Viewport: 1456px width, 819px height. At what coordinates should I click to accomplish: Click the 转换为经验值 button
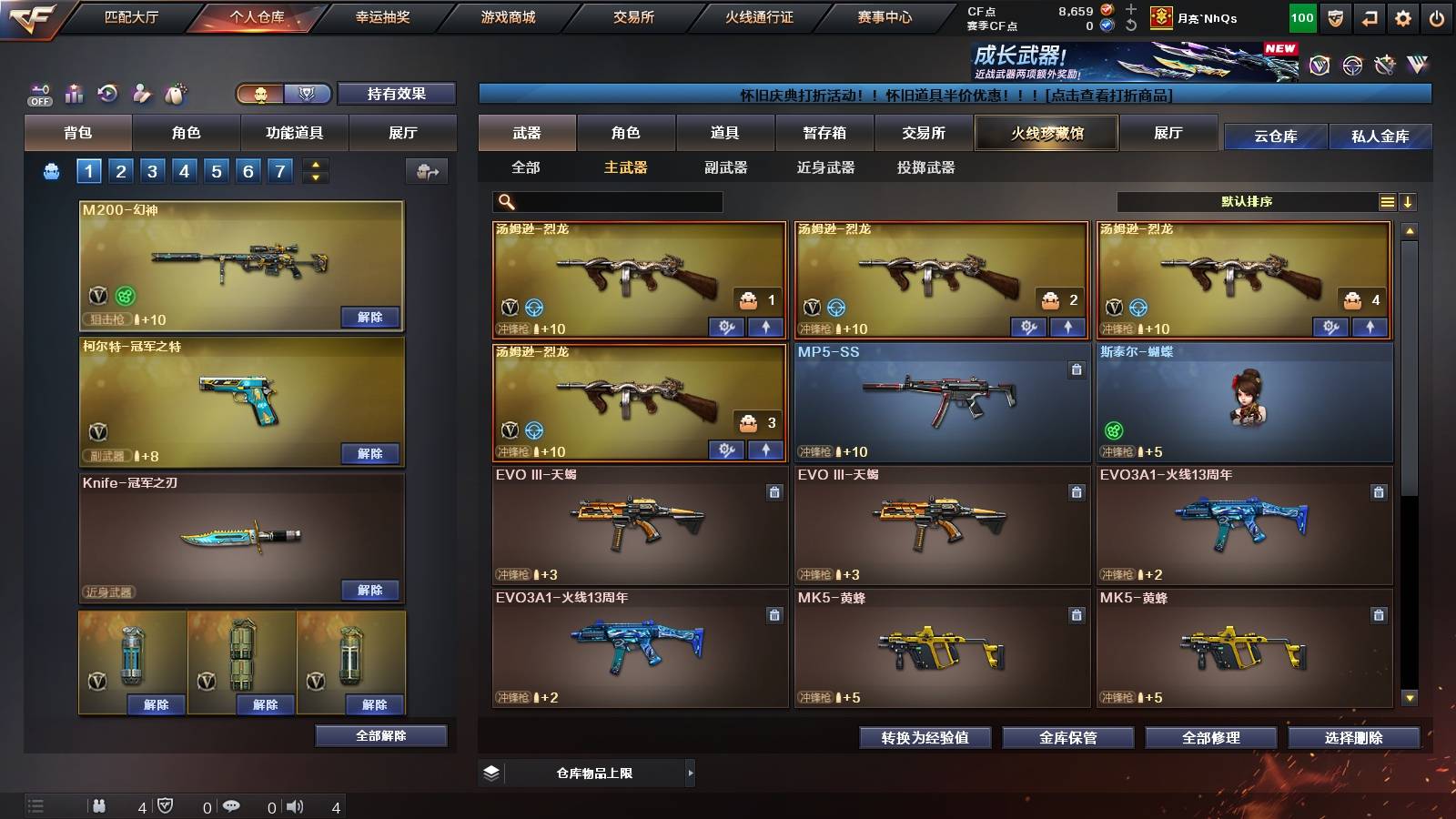coord(925,738)
